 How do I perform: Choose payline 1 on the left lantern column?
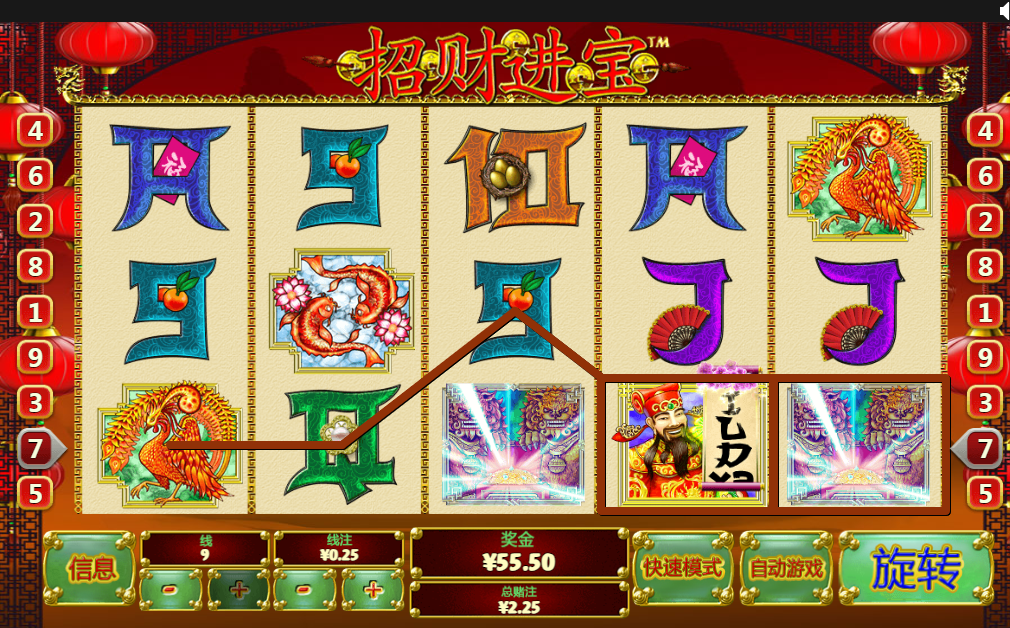pos(35,312)
